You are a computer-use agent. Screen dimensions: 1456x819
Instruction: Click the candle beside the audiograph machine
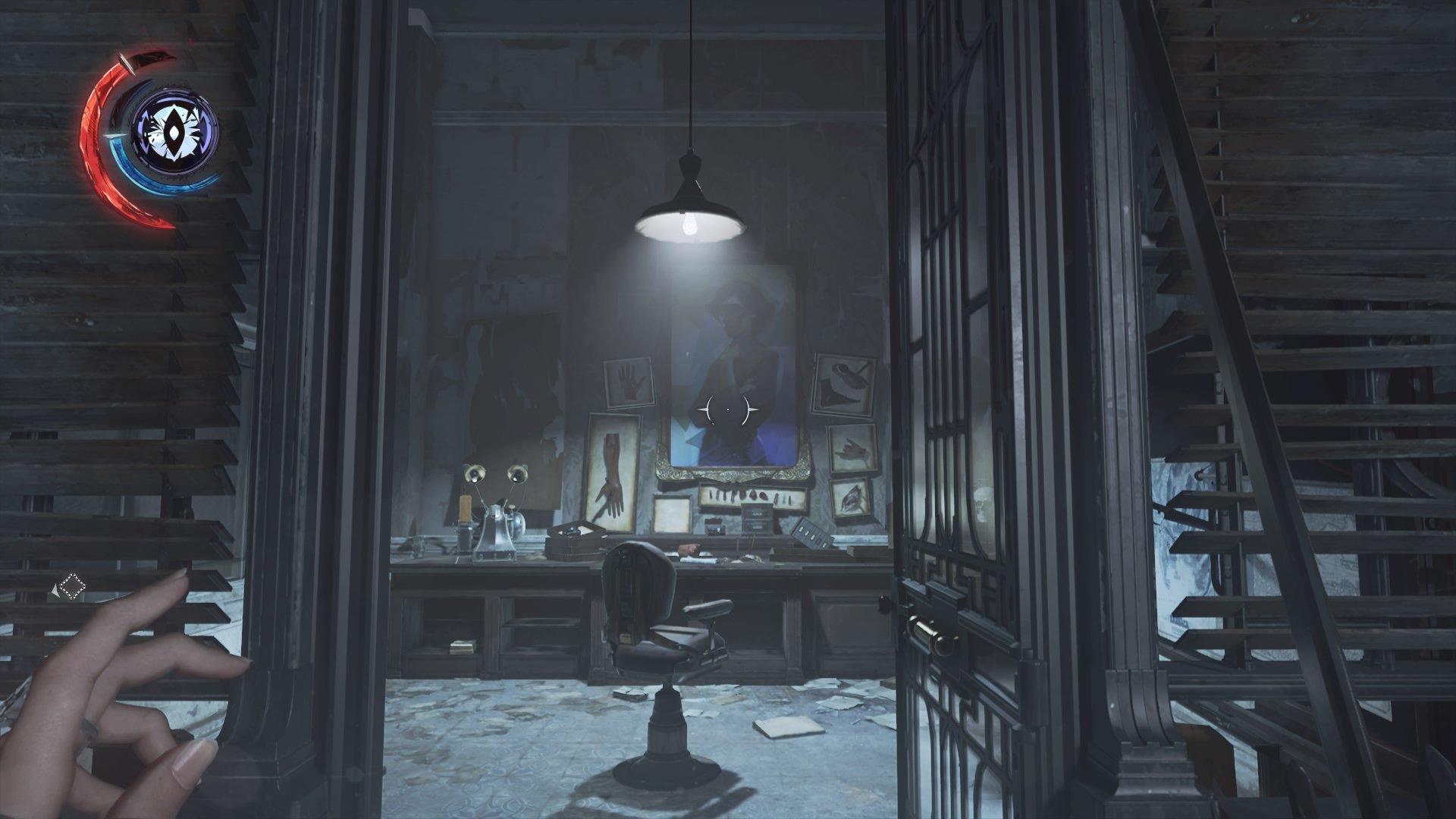point(464,510)
